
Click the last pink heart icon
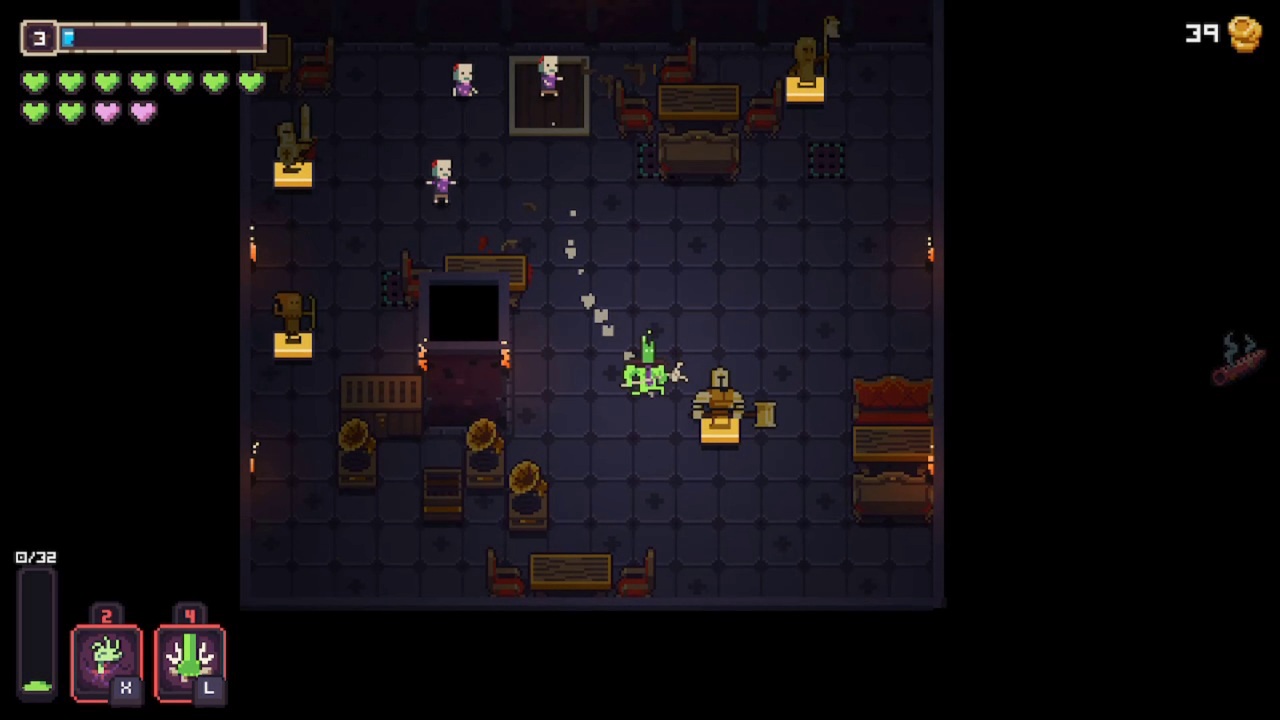pos(142,111)
